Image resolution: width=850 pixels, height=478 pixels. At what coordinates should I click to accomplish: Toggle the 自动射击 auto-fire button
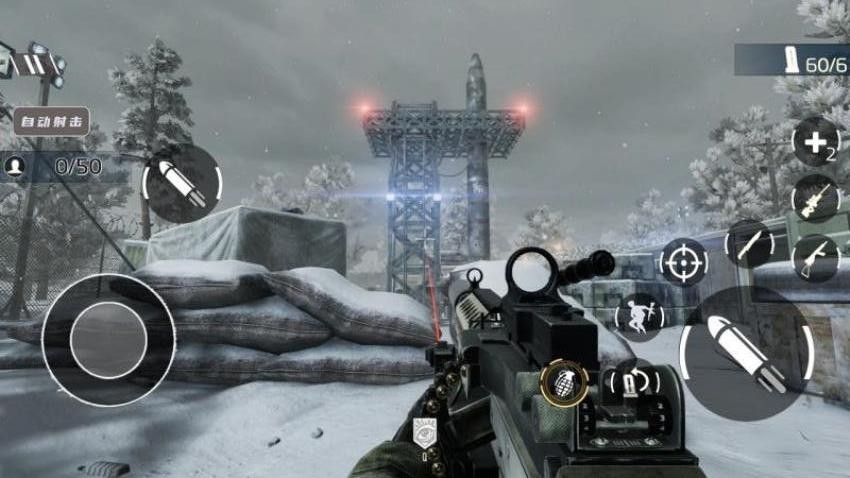[x=50, y=122]
